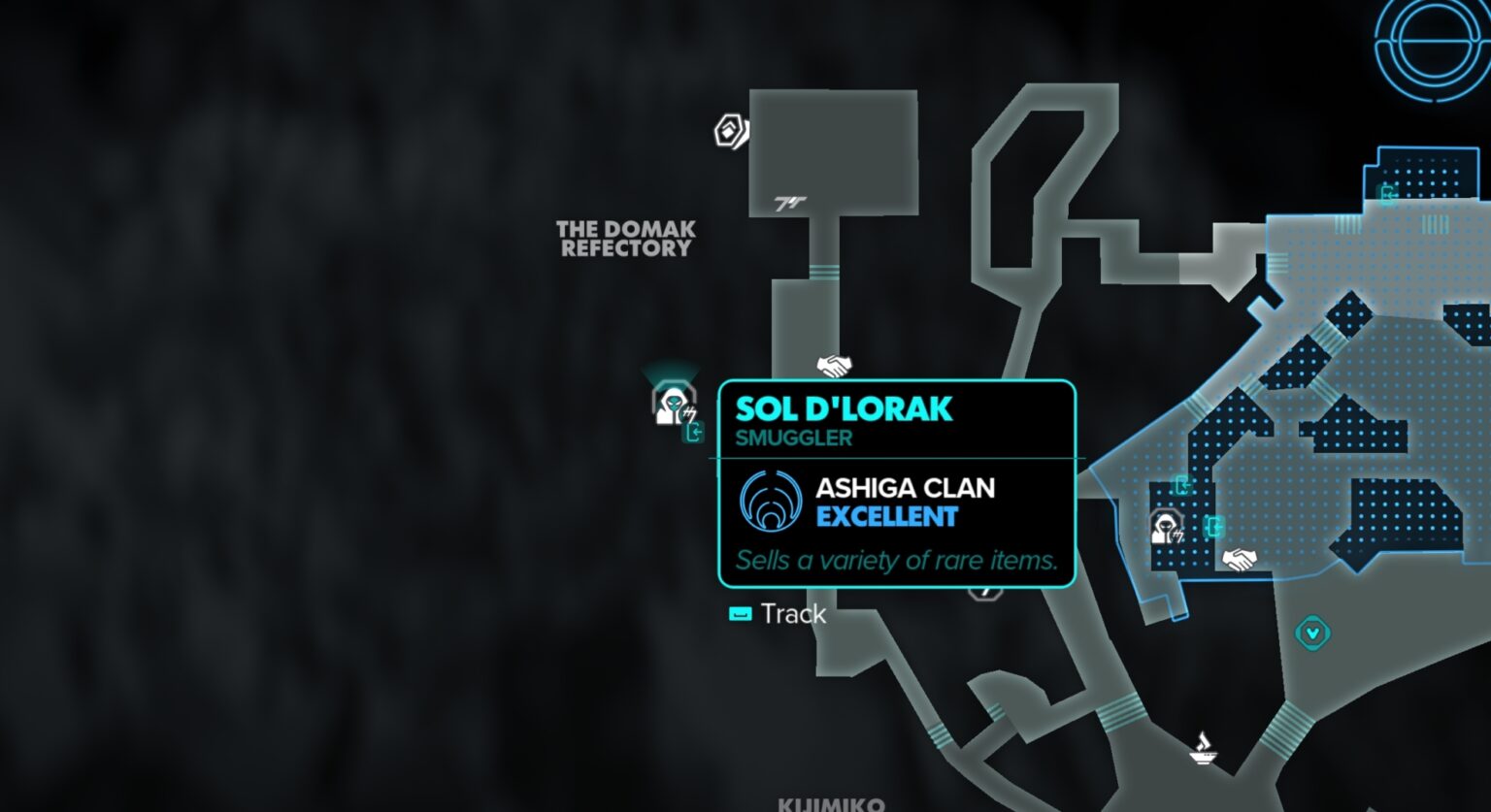This screenshot has width=1491, height=812.
Task: Click the Track key prompt icon
Action: tap(740, 613)
